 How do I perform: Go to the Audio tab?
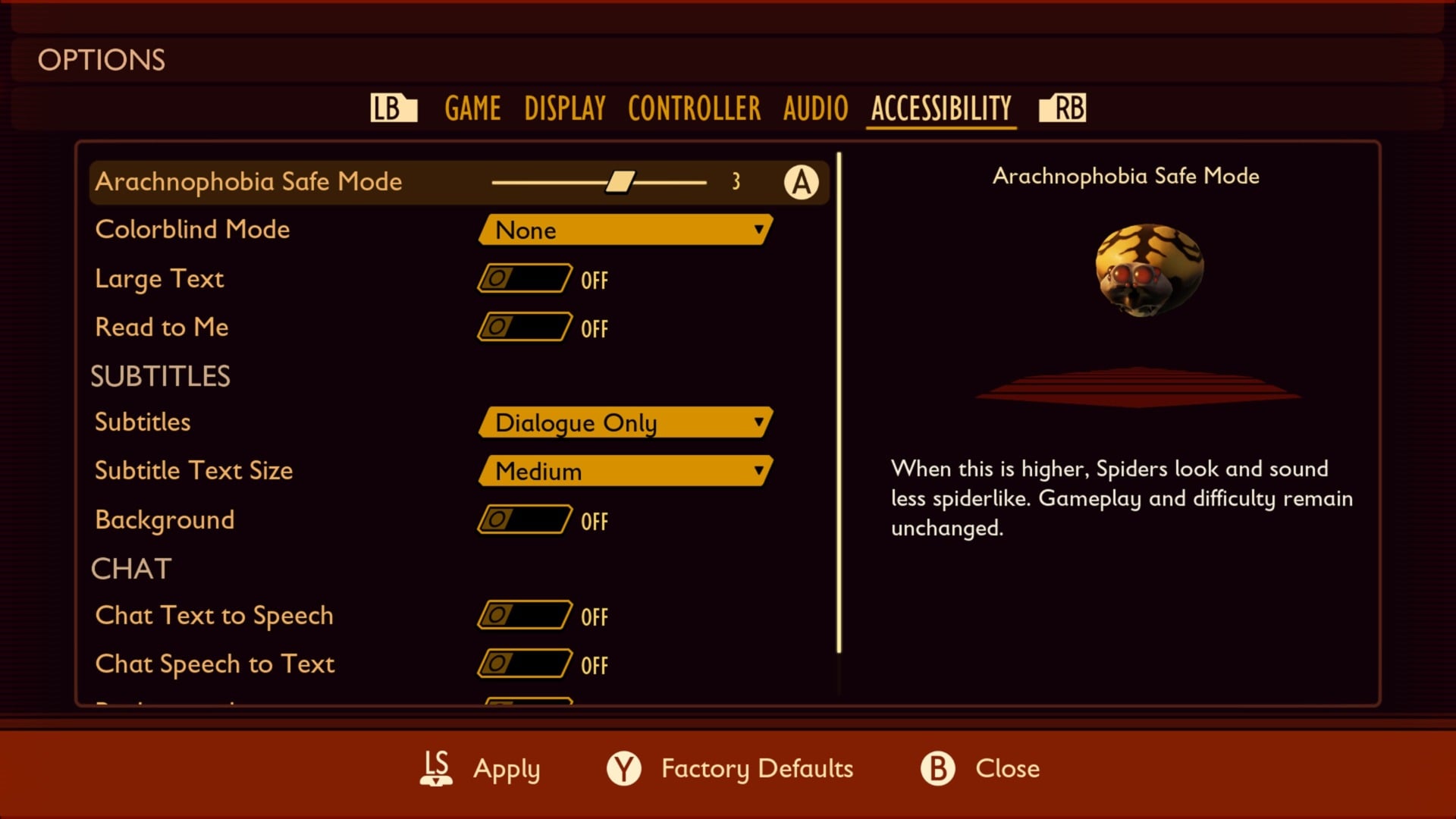[815, 108]
